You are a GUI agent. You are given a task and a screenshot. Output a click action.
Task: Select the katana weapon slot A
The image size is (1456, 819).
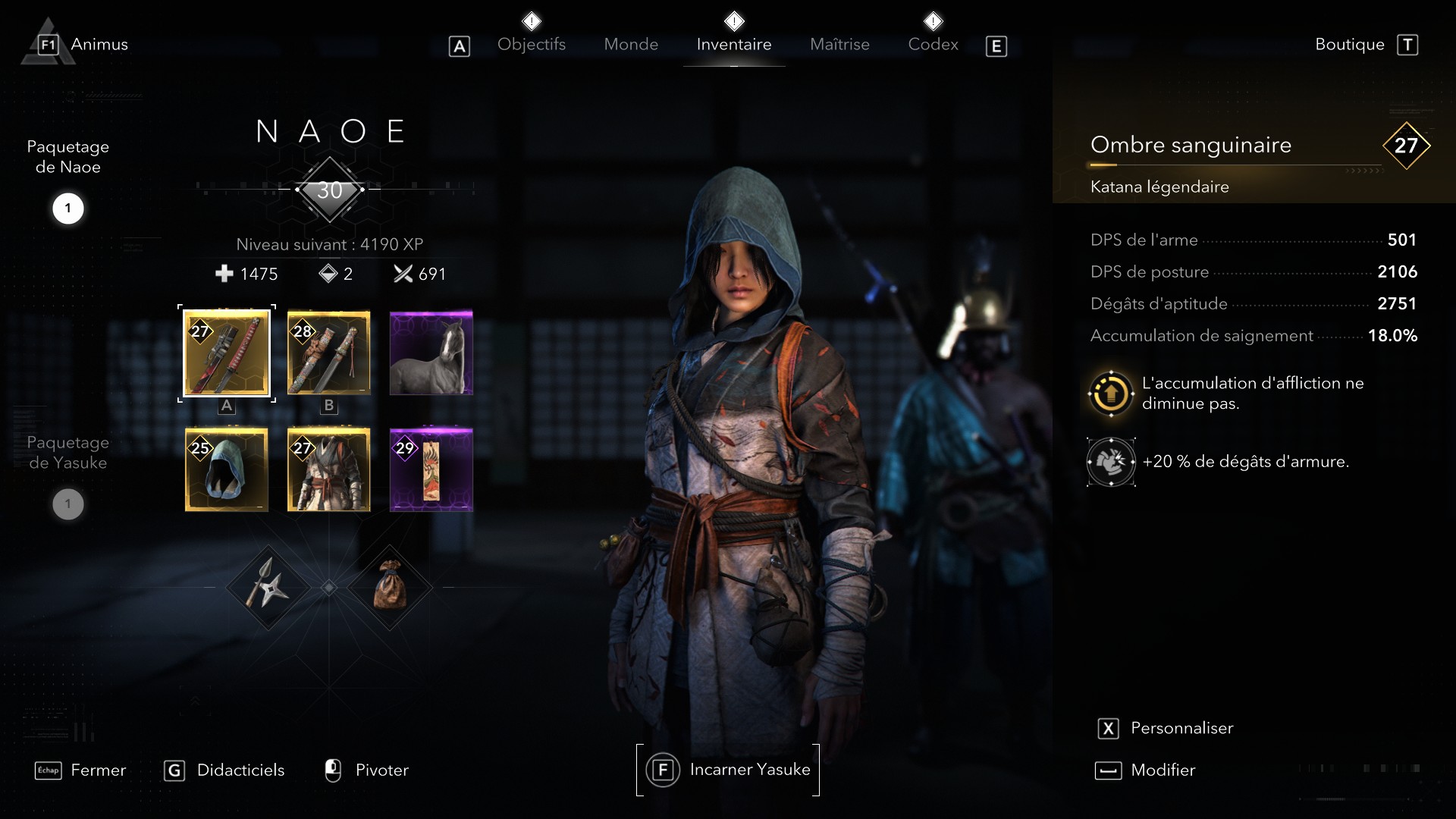pos(226,354)
